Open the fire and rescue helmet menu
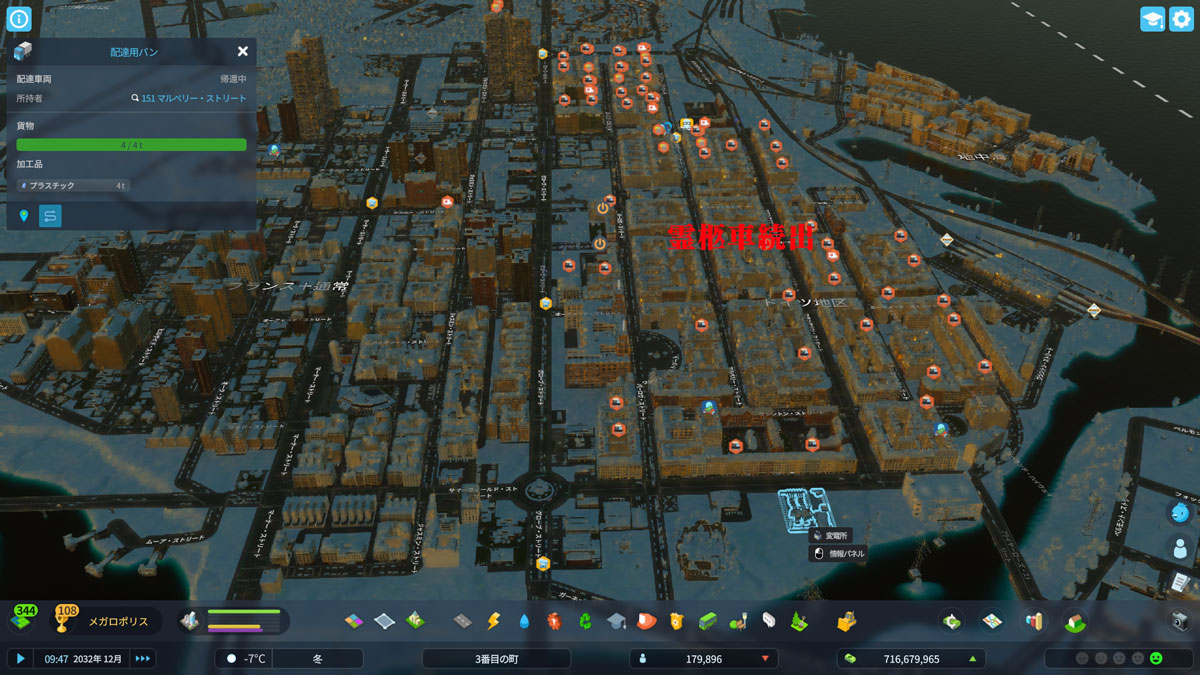 tap(645, 622)
